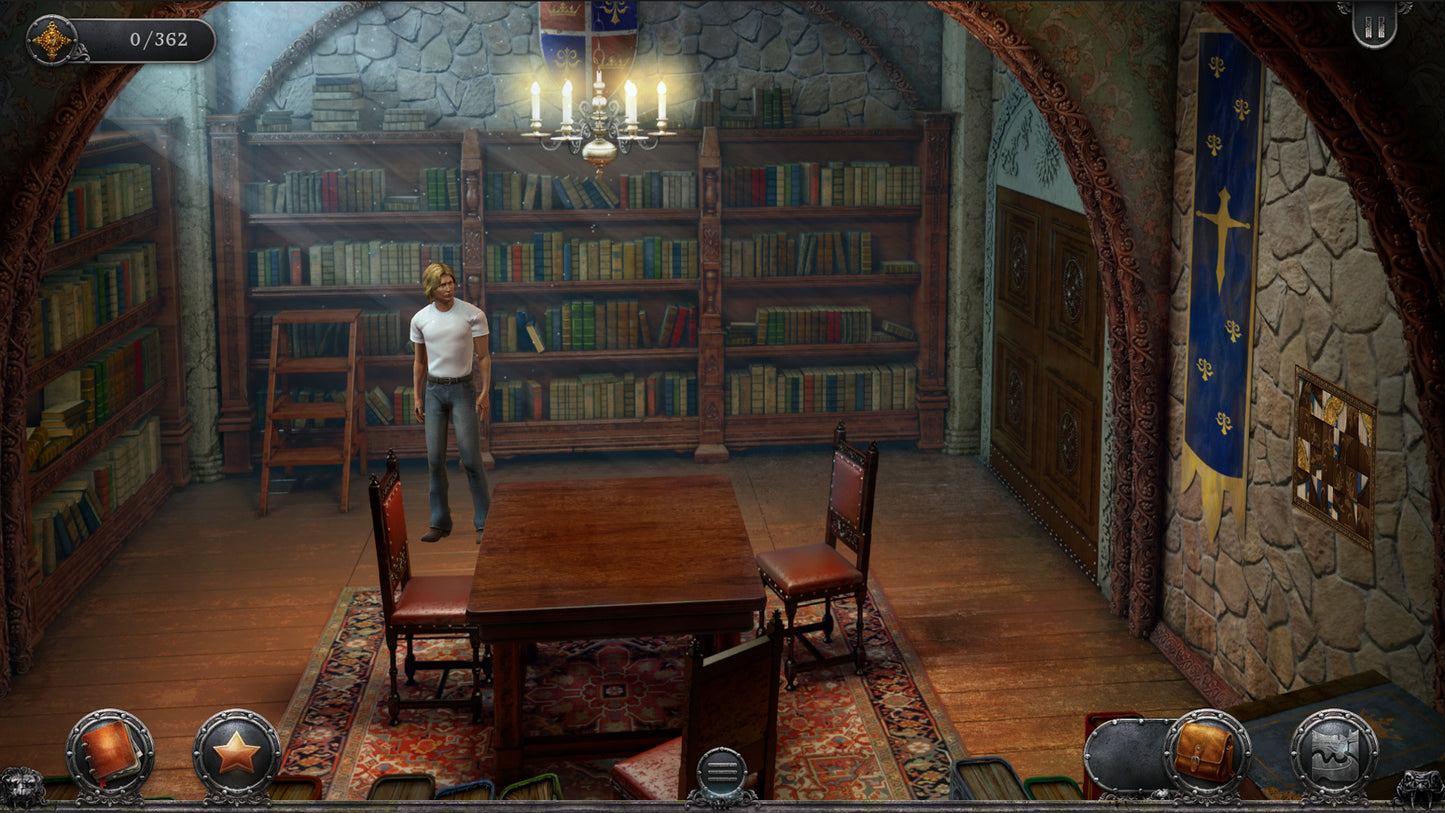Open the inventory satchel
The width and height of the screenshot is (1445, 813).
[x=1205, y=753]
